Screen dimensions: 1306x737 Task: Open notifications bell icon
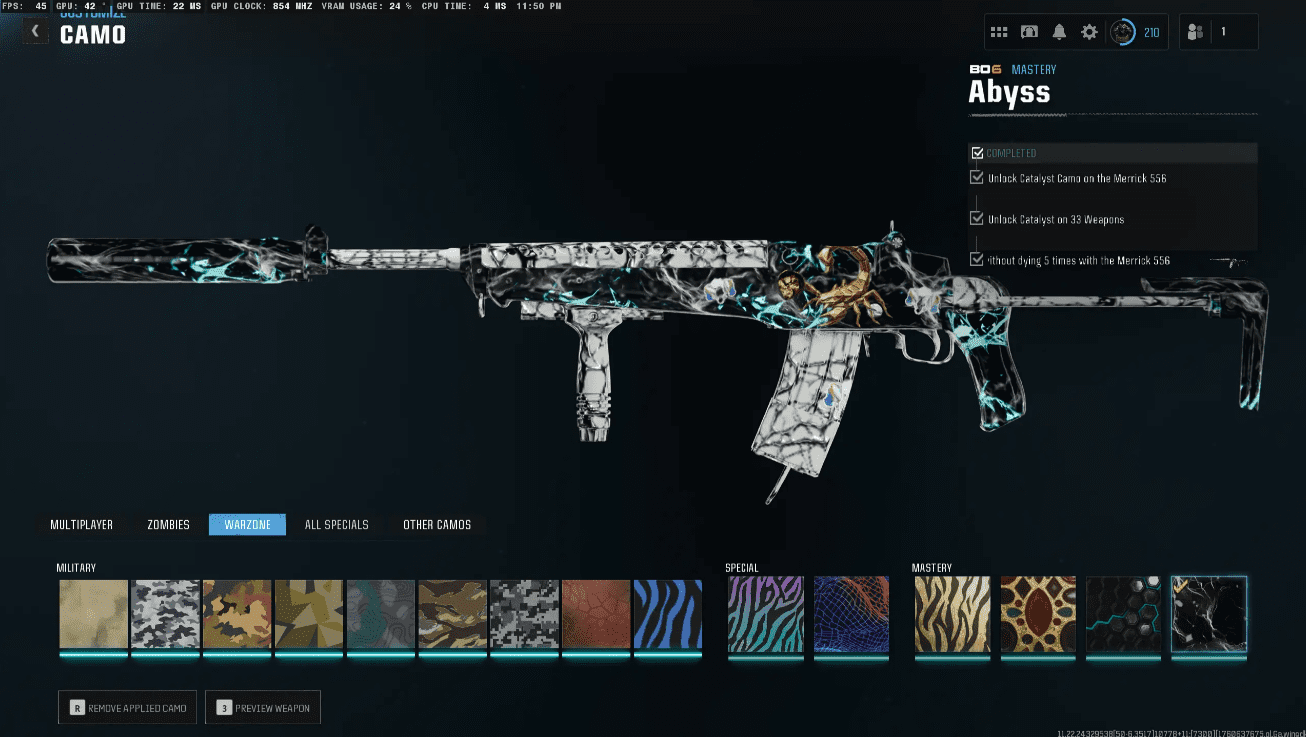point(1059,32)
